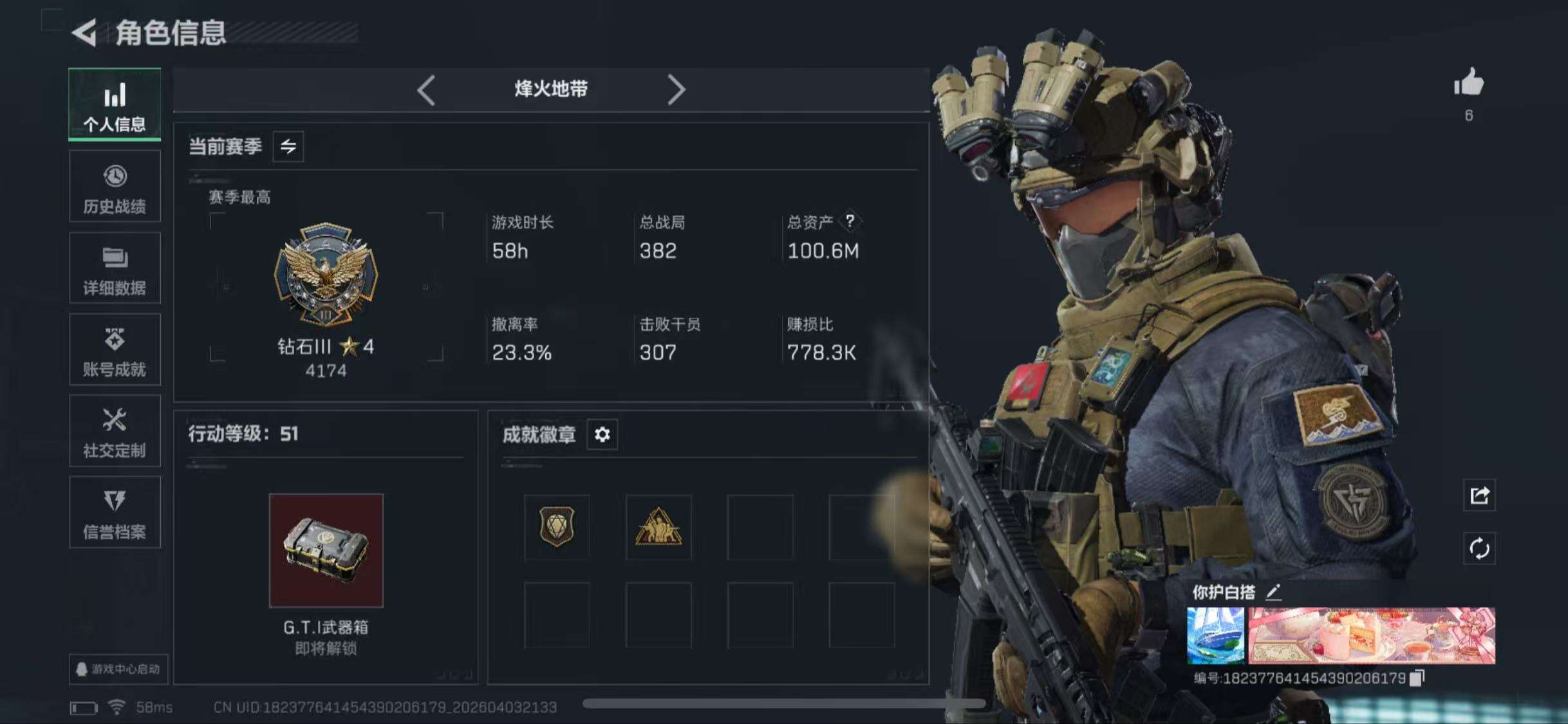Copy the player ID number

click(x=1417, y=678)
